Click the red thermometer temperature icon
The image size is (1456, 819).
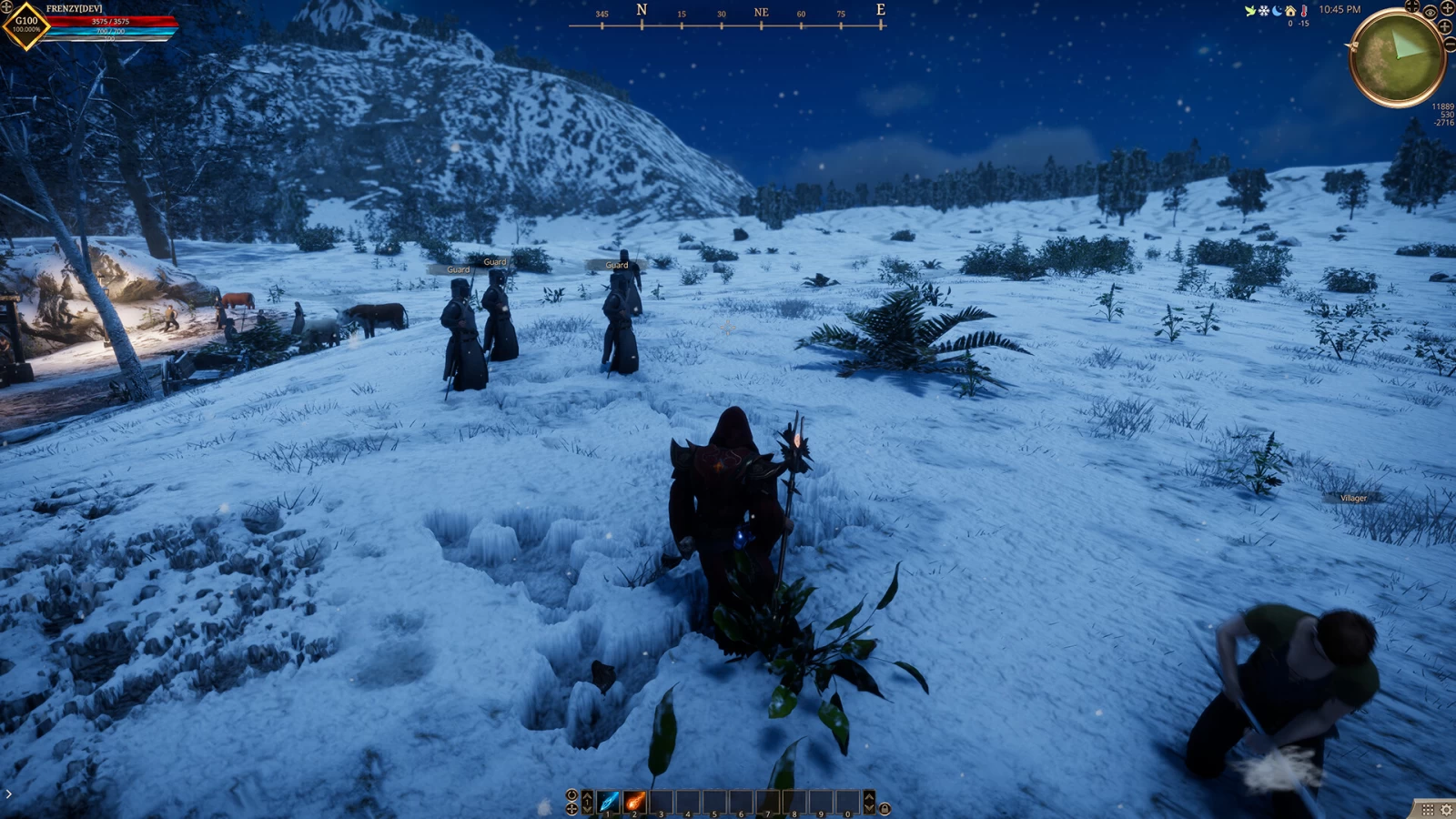[x=1304, y=11]
